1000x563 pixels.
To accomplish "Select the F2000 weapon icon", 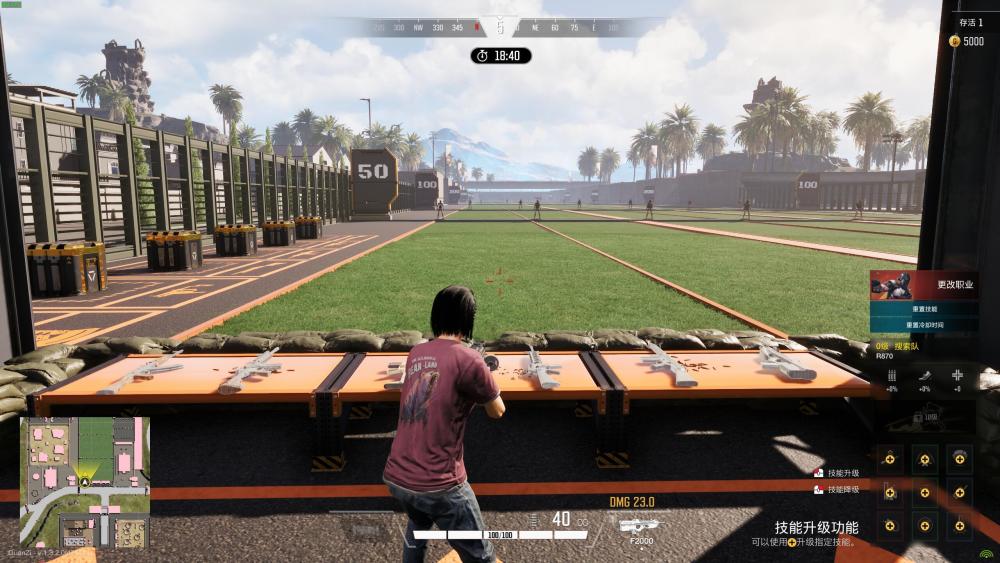I will click(636, 524).
